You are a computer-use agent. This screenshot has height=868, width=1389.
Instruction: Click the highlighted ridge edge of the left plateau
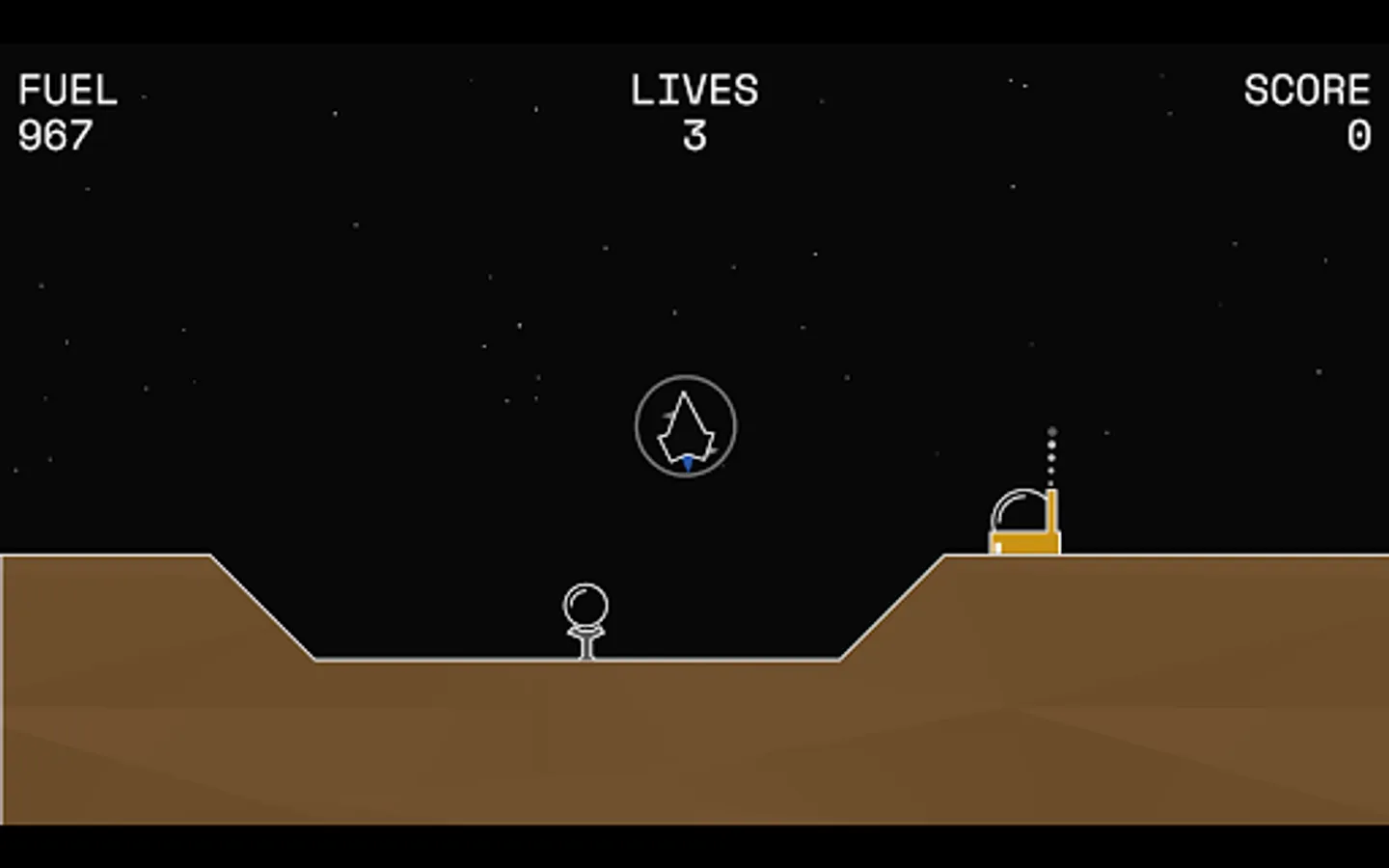[106, 557]
